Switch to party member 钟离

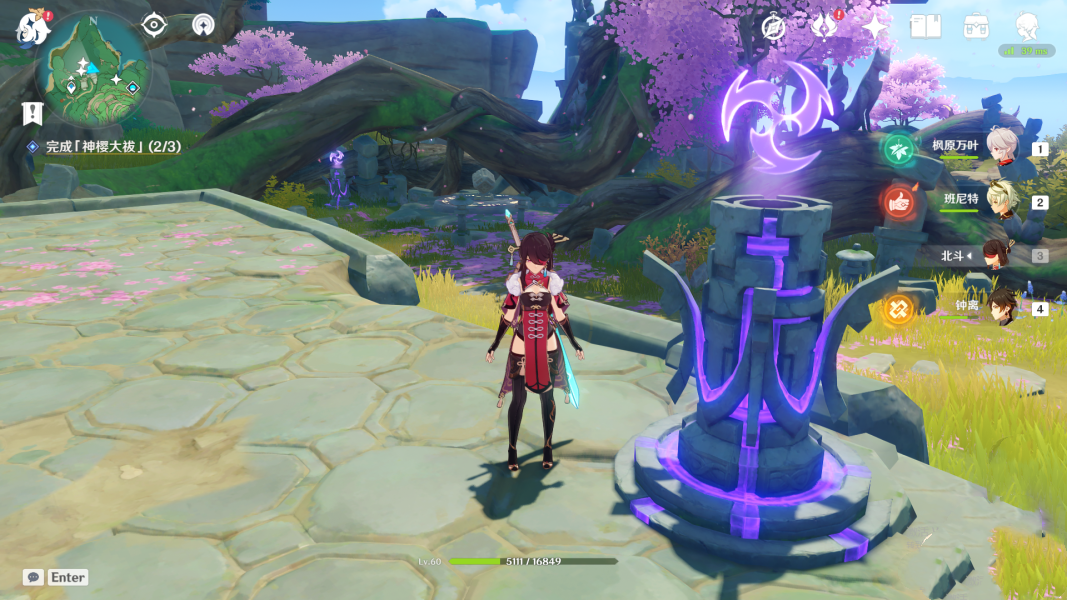click(1003, 308)
